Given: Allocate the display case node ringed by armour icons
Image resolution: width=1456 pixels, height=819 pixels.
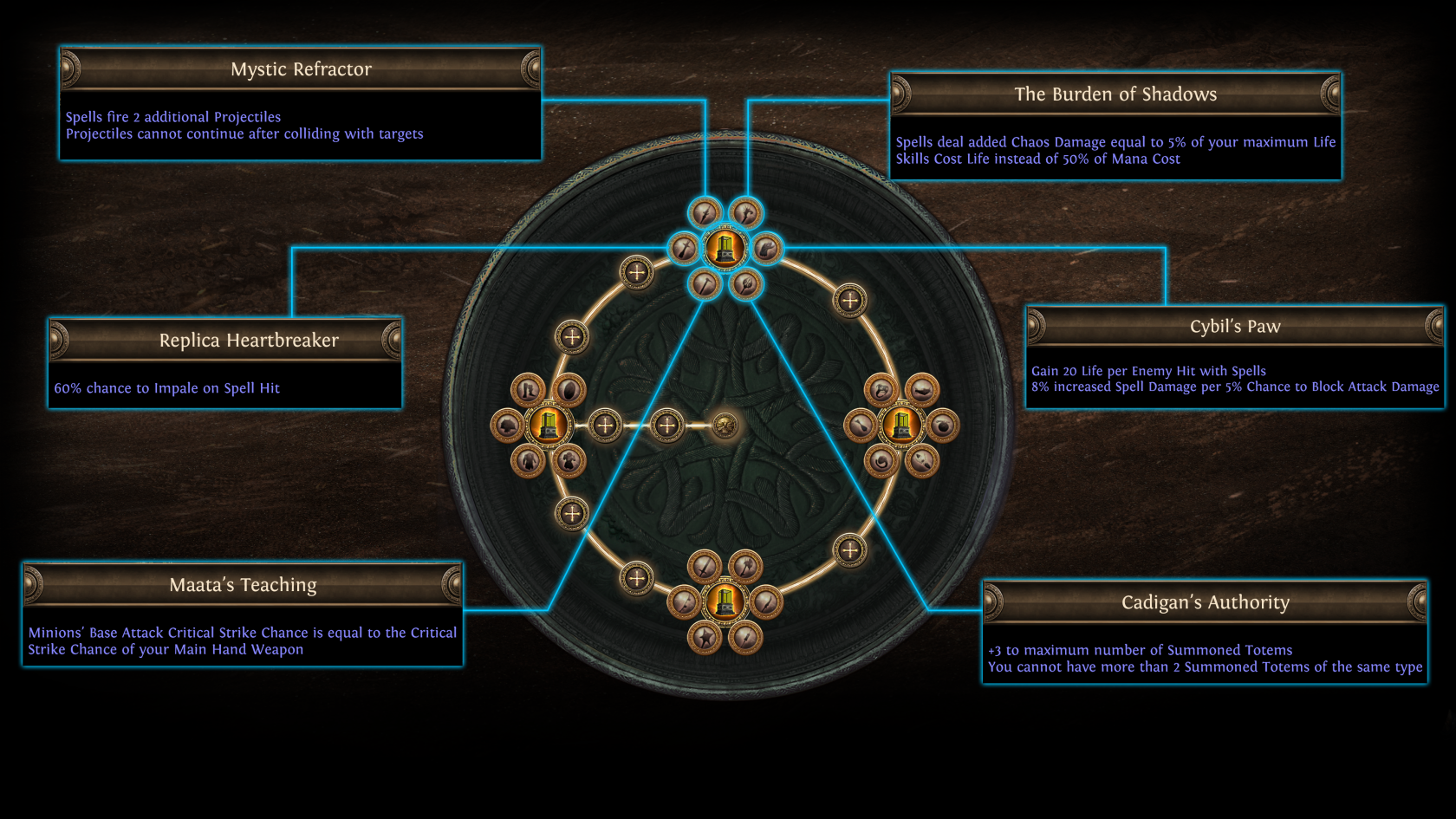Looking at the screenshot, I should [548, 426].
